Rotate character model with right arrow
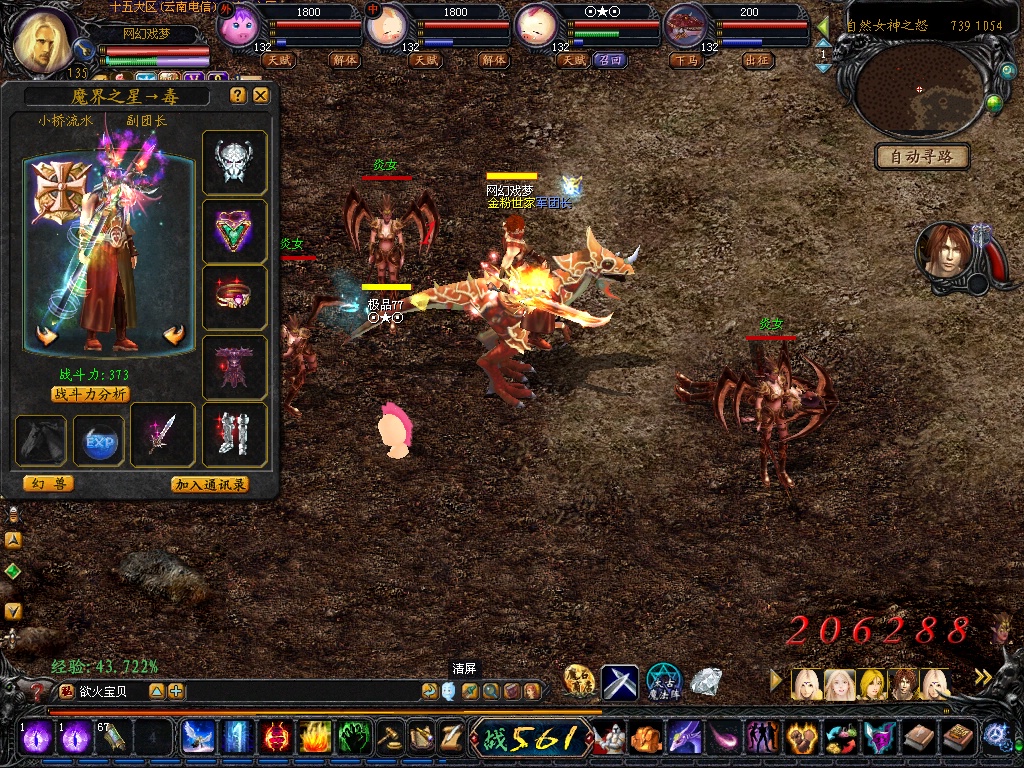Screen dimensions: 1024x768 pyautogui.click(x=176, y=336)
